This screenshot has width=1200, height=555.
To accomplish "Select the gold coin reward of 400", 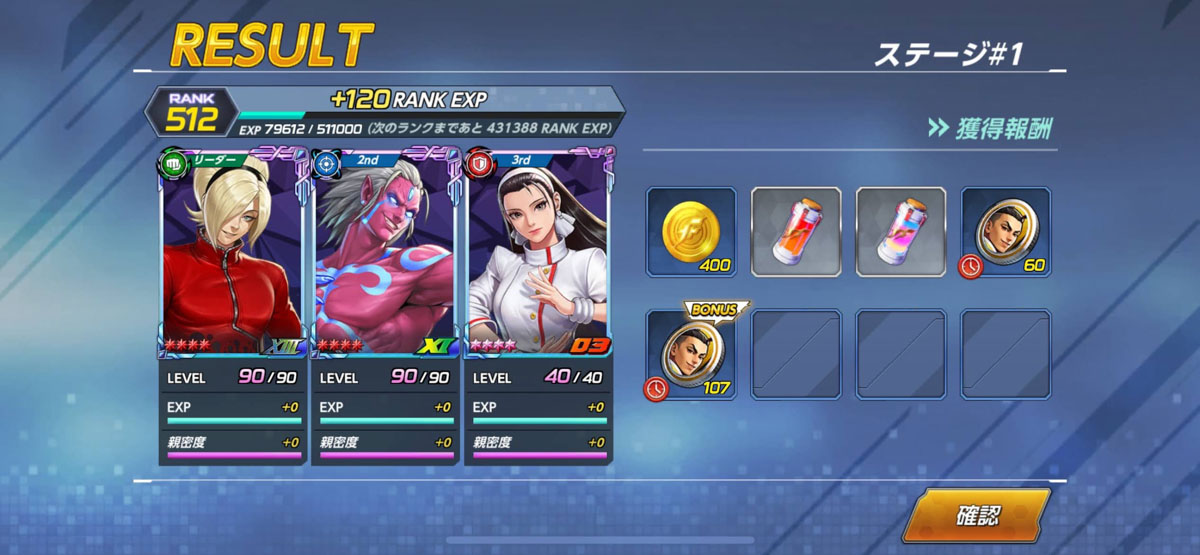I will (691, 232).
